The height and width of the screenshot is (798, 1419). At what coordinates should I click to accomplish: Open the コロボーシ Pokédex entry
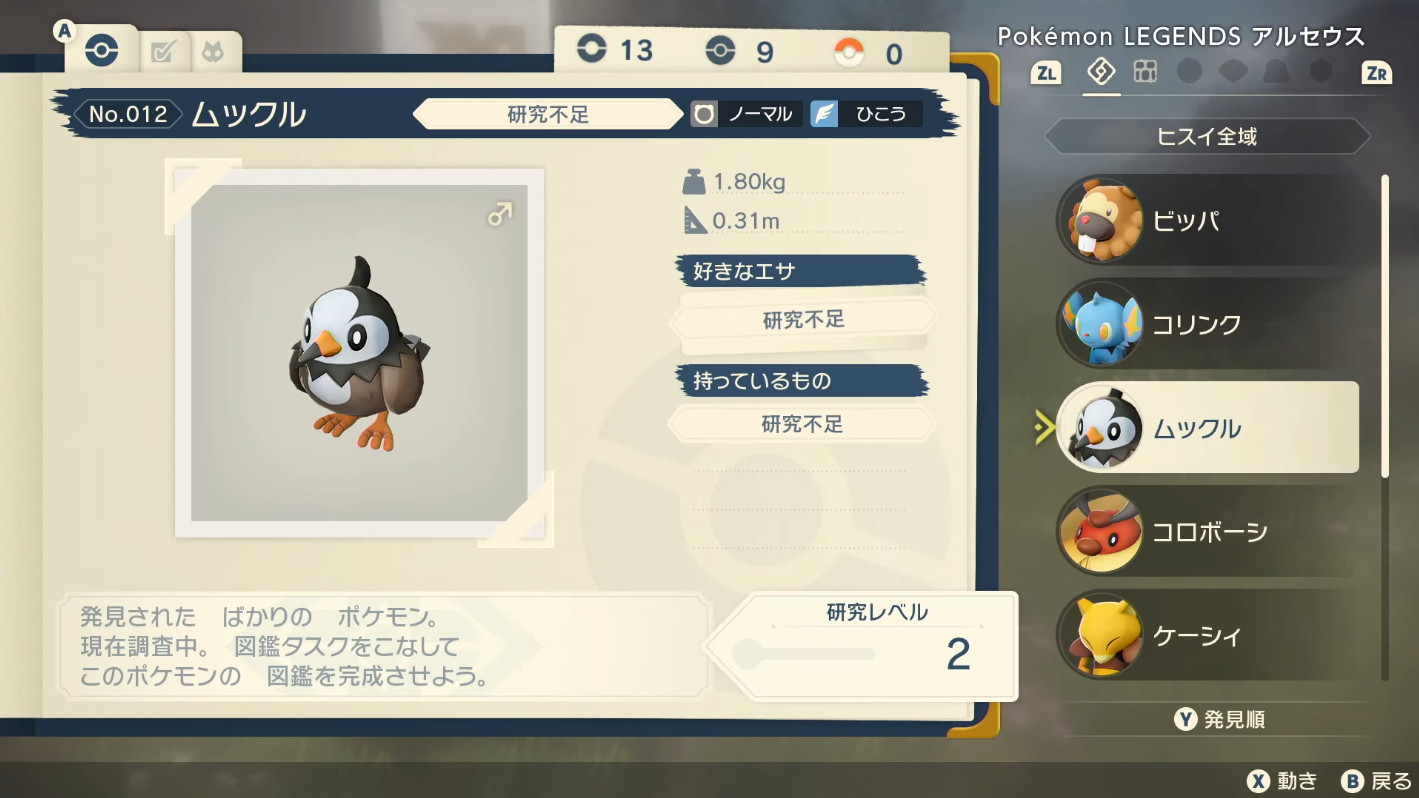[x=1205, y=532]
